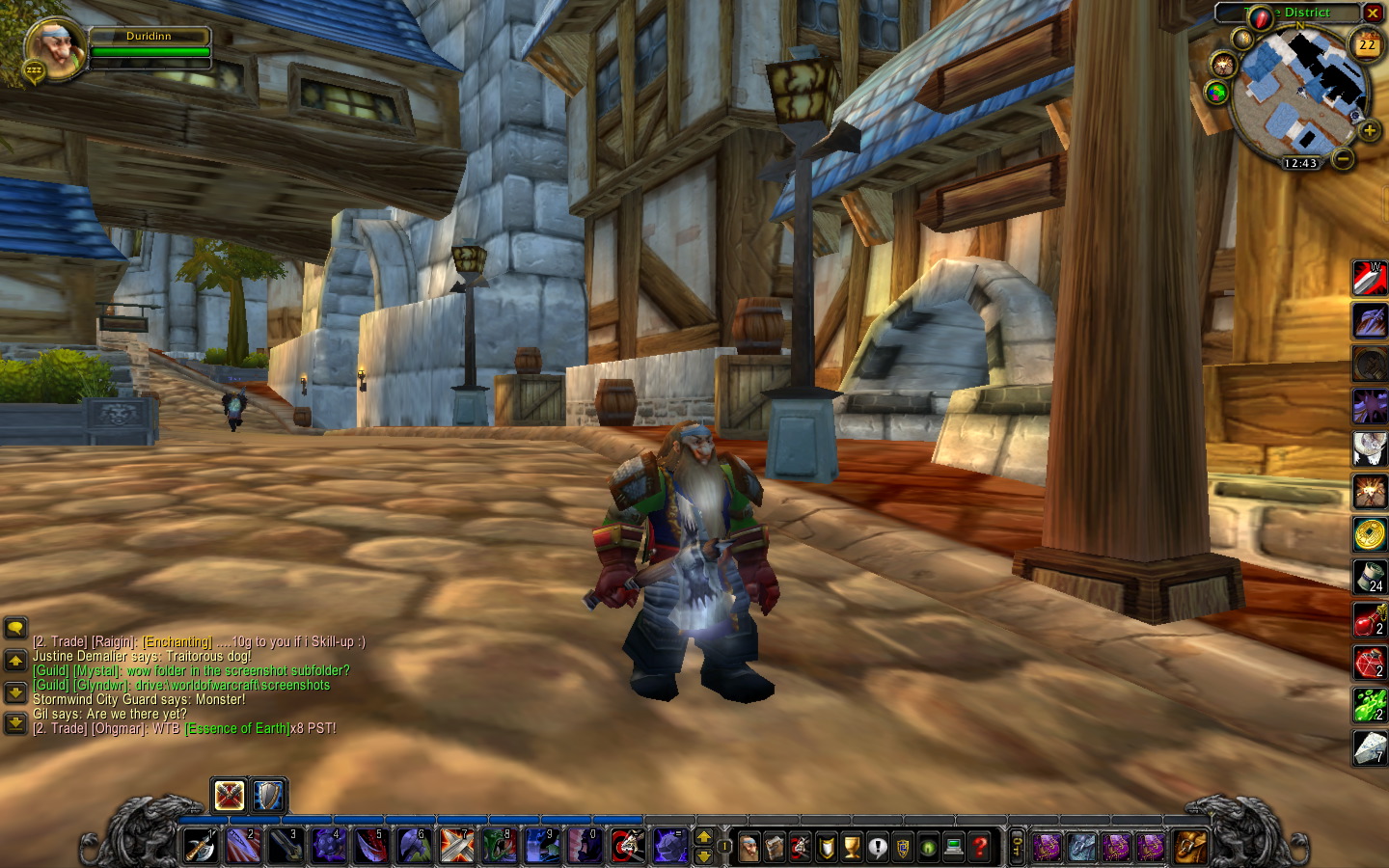Activate the Battle Stance crossed-swords icon
1389x868 pixels.
[x=230, y=796]
